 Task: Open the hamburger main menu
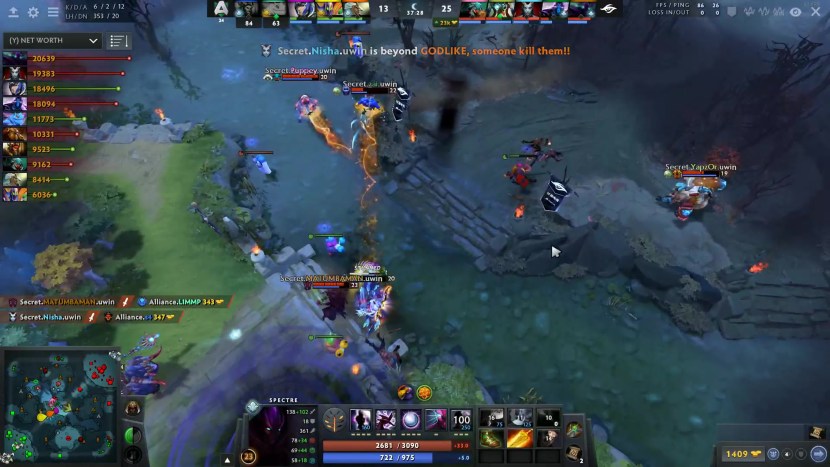click(53, 12)
